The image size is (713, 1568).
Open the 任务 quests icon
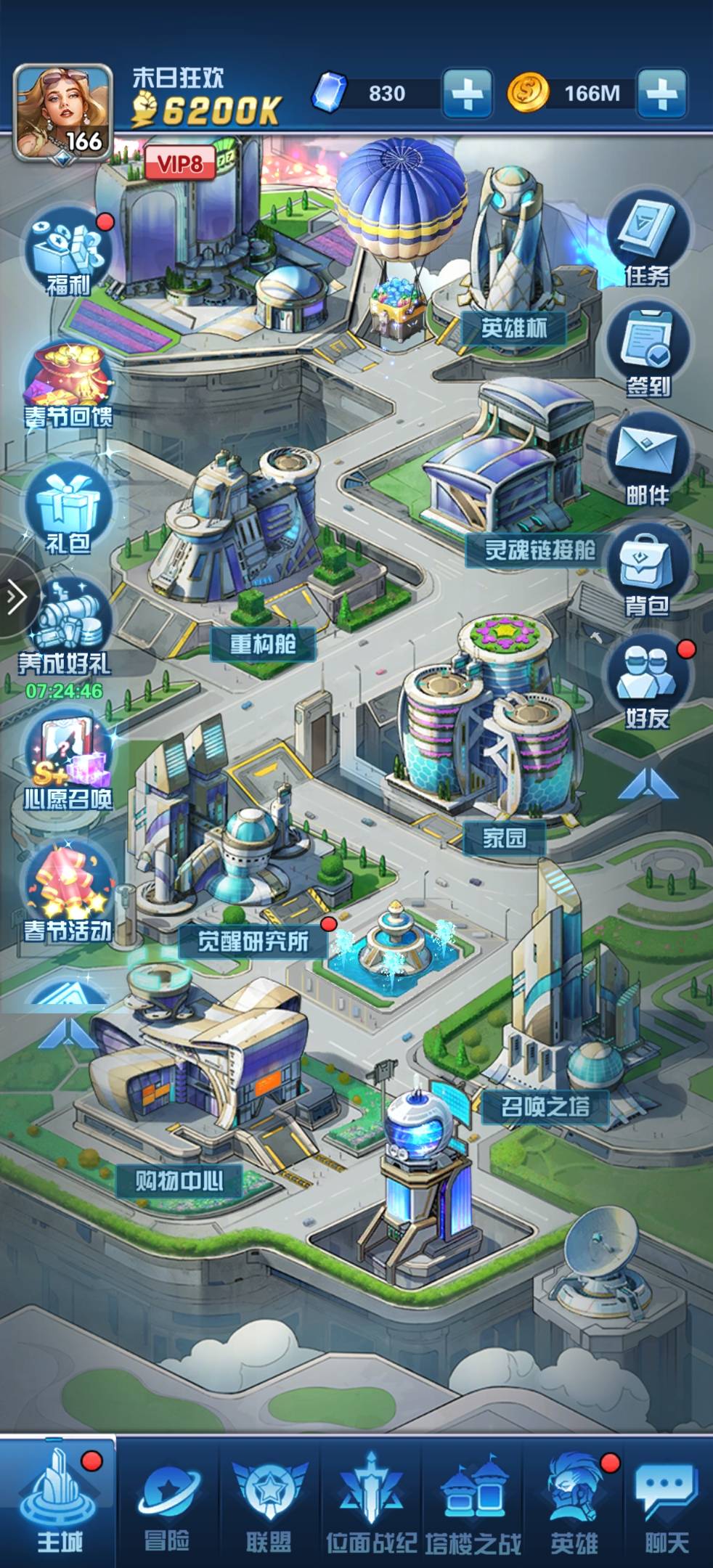point(648,240)
